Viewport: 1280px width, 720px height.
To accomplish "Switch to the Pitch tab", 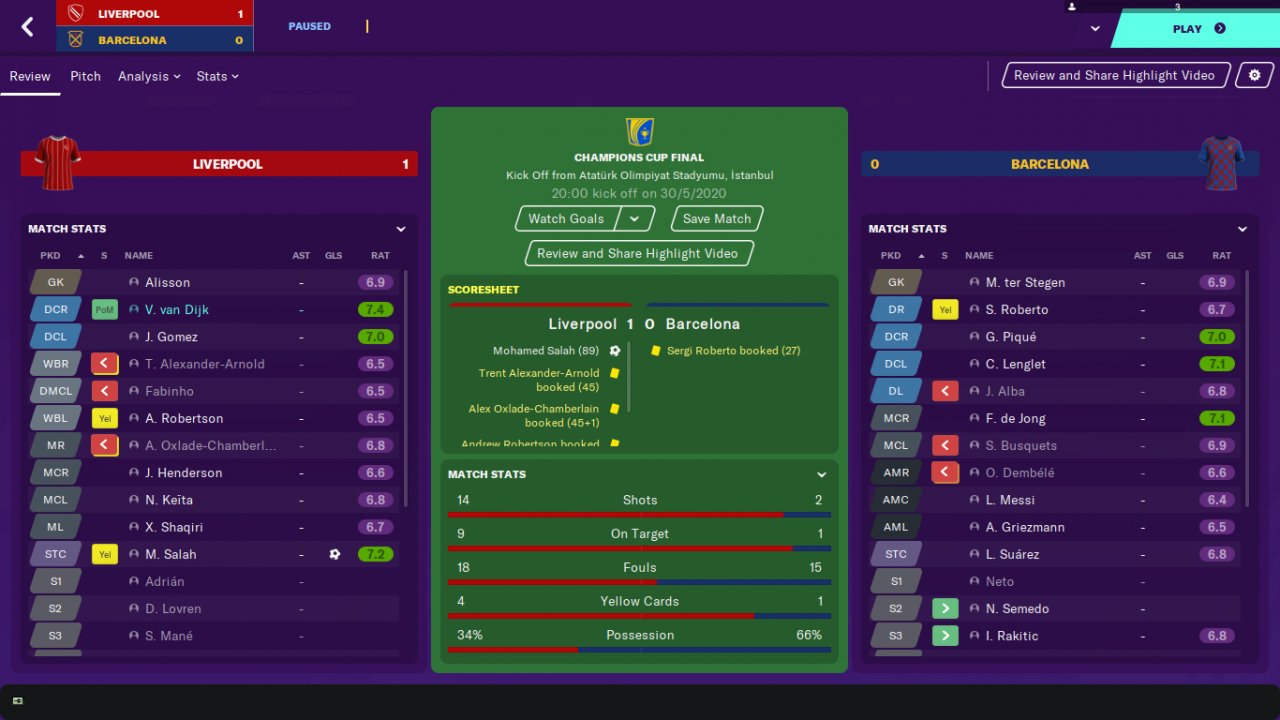I will [85, 76].
